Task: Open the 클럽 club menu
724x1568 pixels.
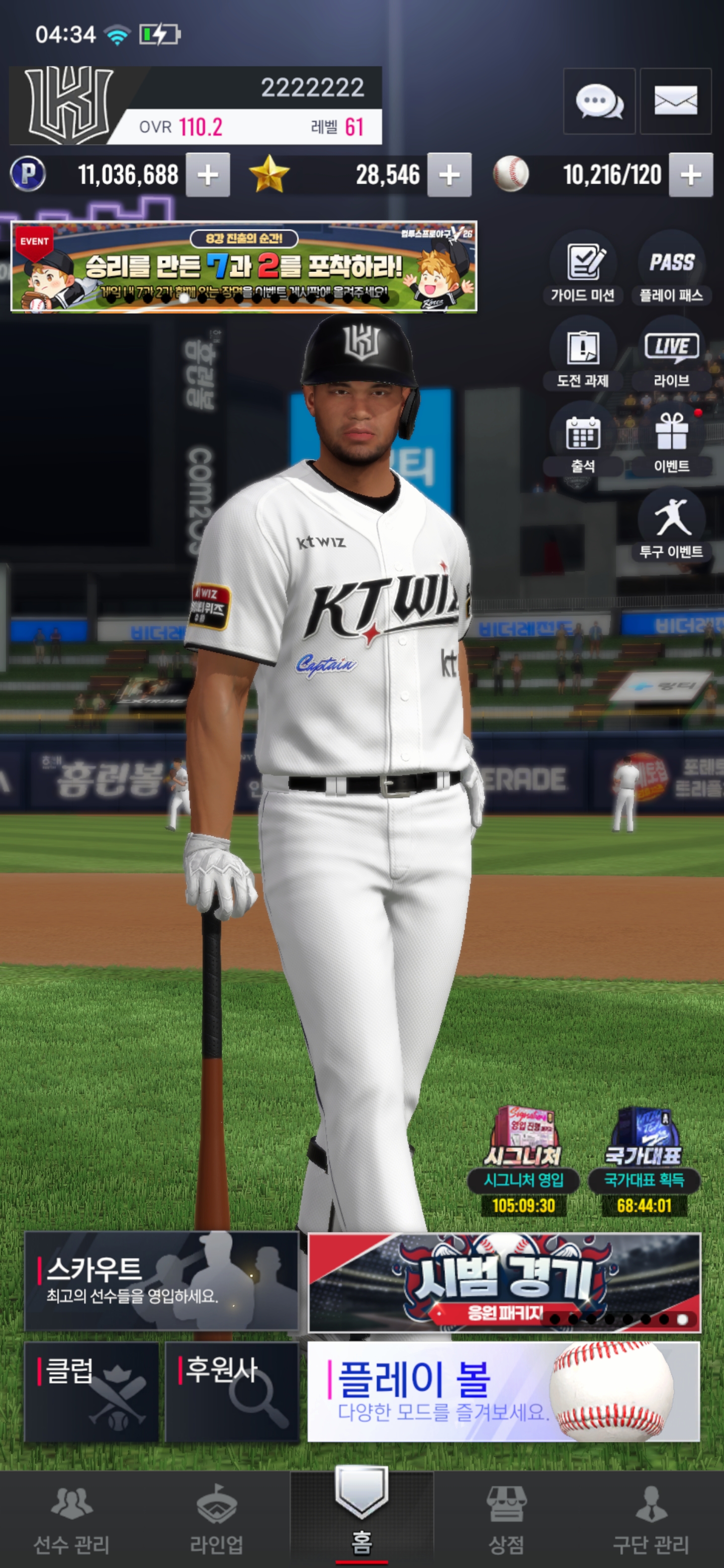Action: coord(92,1392)
